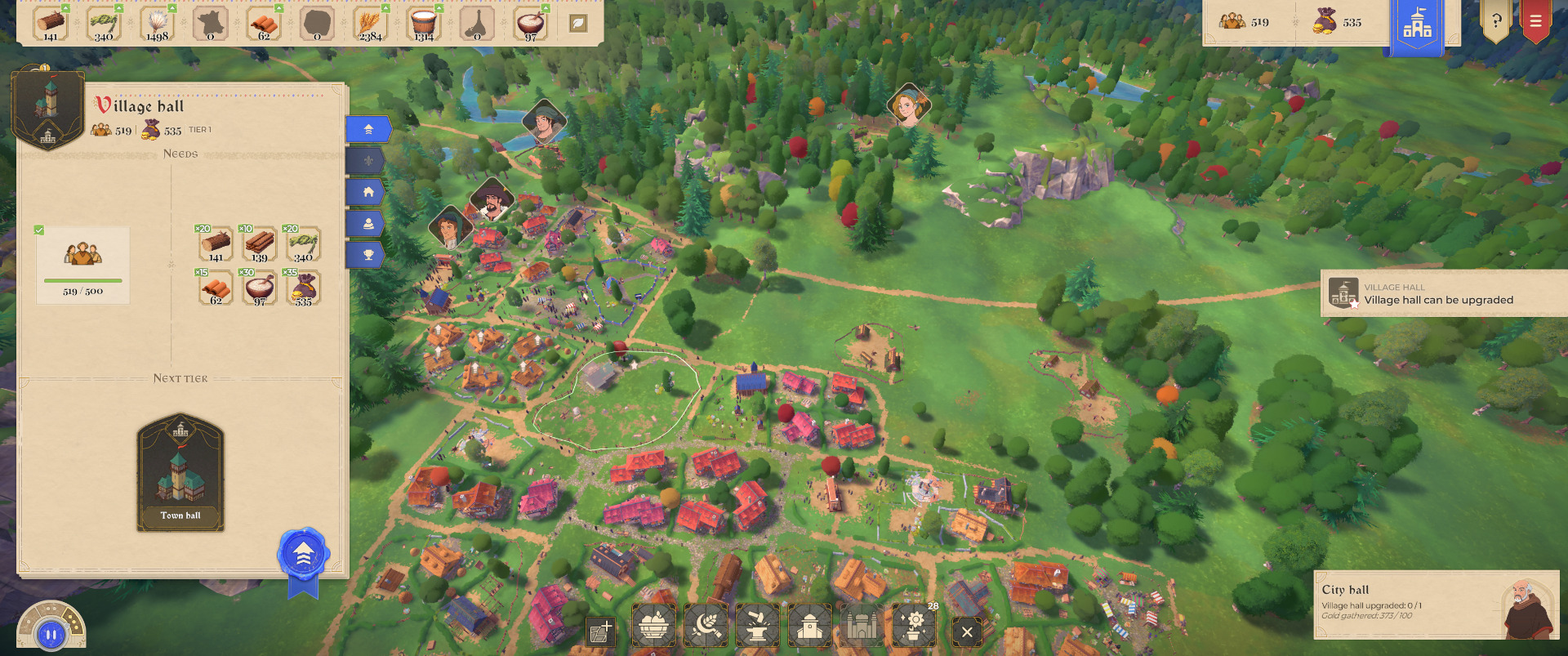Open the food basket build category
The width and height of the screenshot is (1568, 656).
[653, 627]
